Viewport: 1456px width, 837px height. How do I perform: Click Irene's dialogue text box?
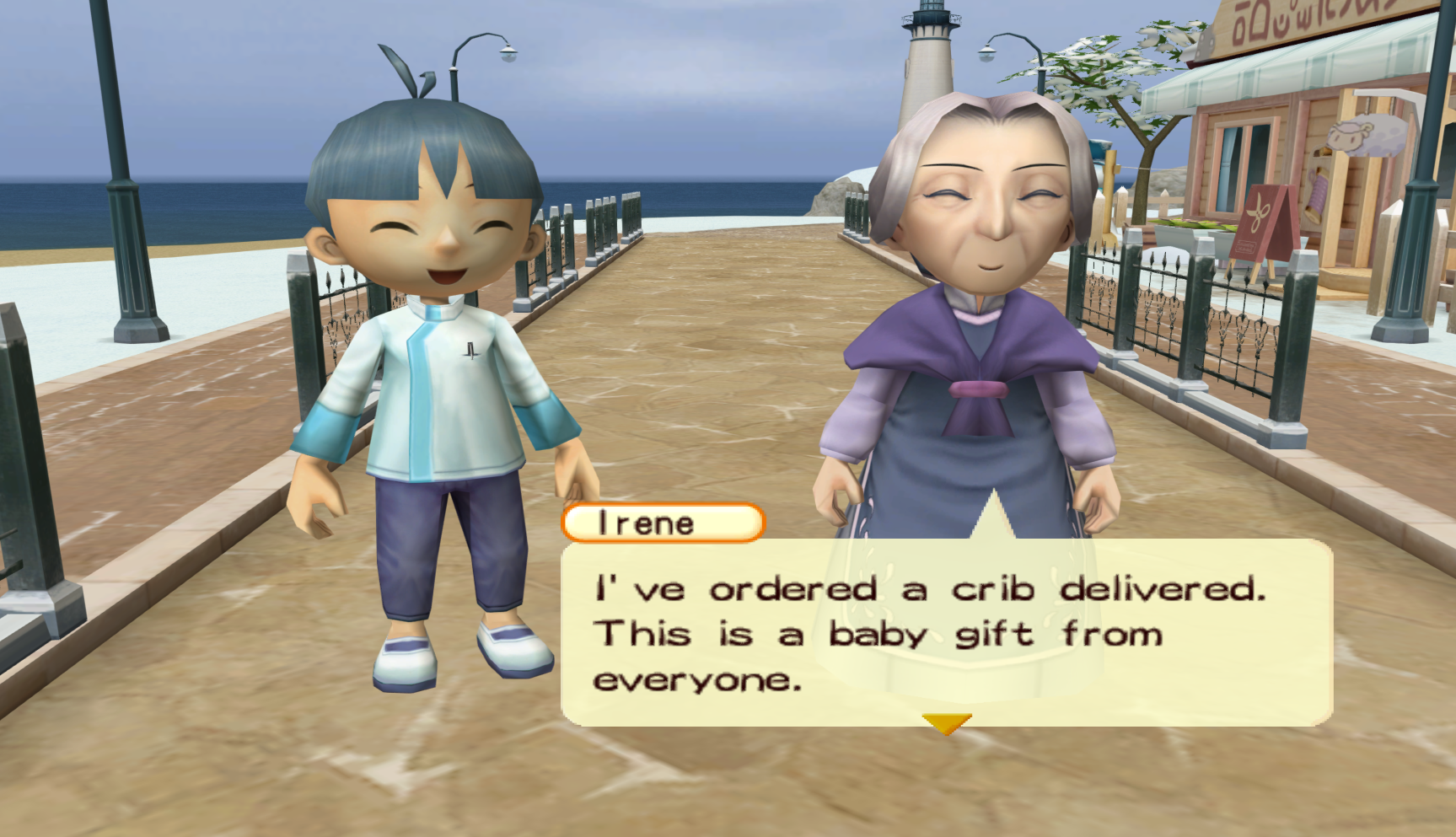946,632
